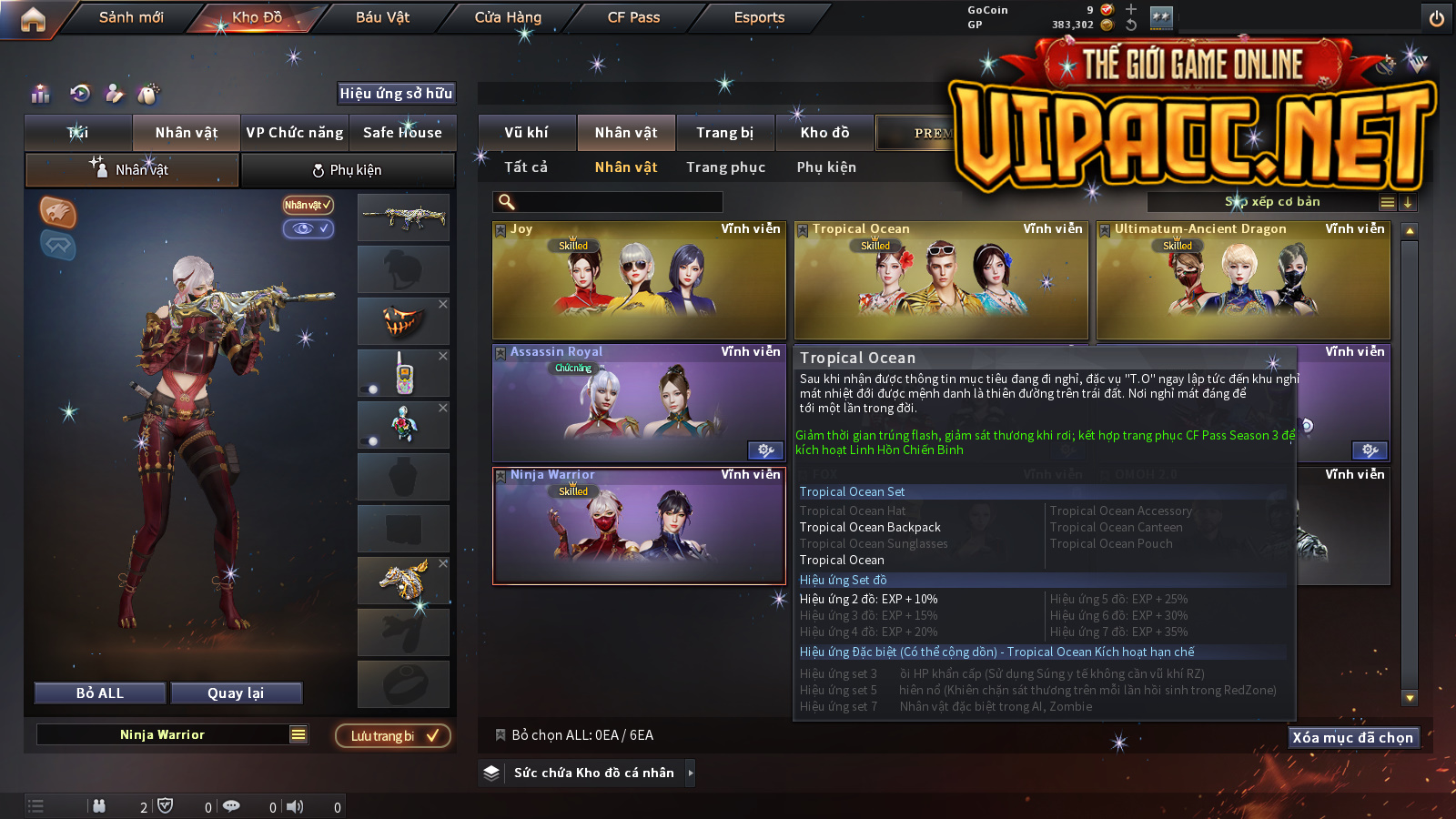Remove all equipment with Bỏ ALL
This screenshot has width=1456, height=819.
click(x=100, y=693)
